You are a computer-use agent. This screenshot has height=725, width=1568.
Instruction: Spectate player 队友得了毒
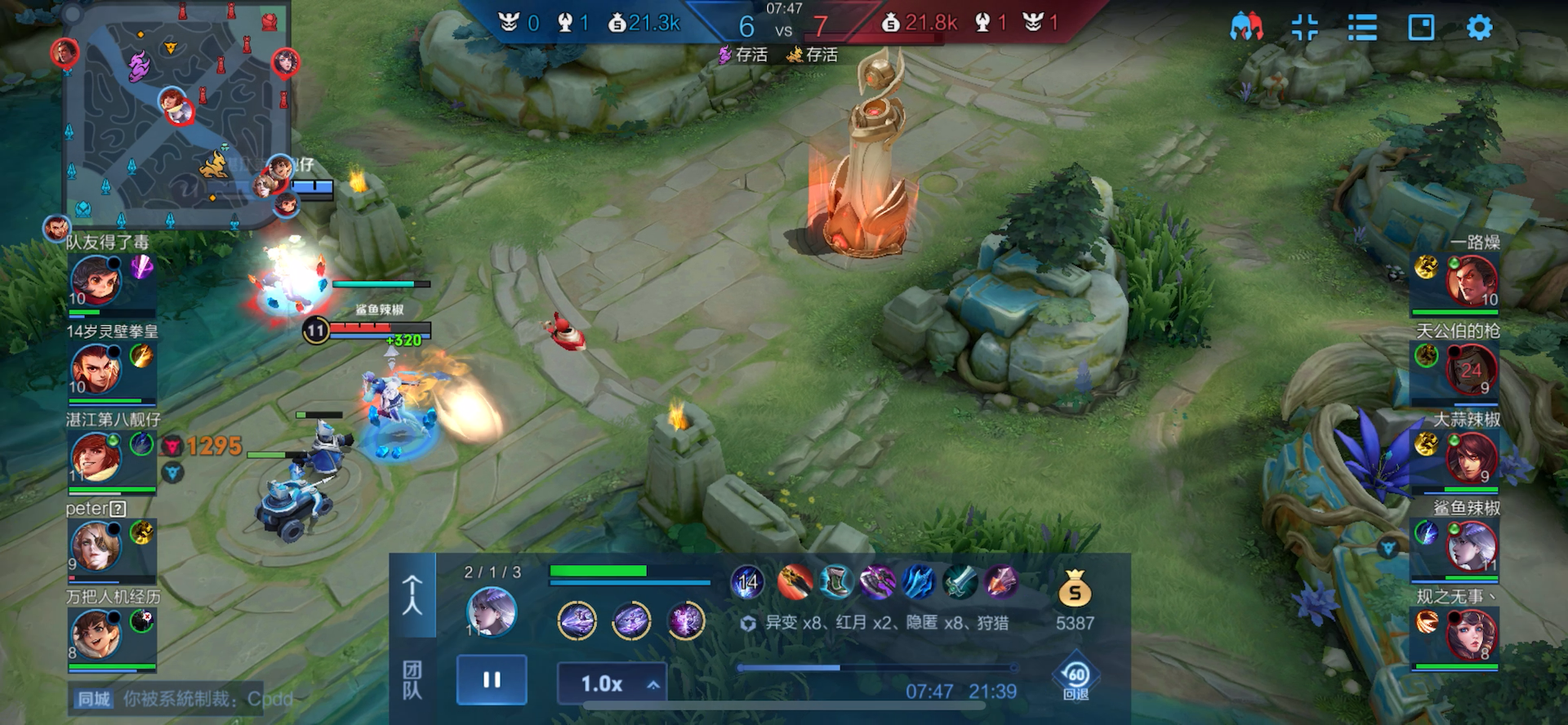point(96,279)
